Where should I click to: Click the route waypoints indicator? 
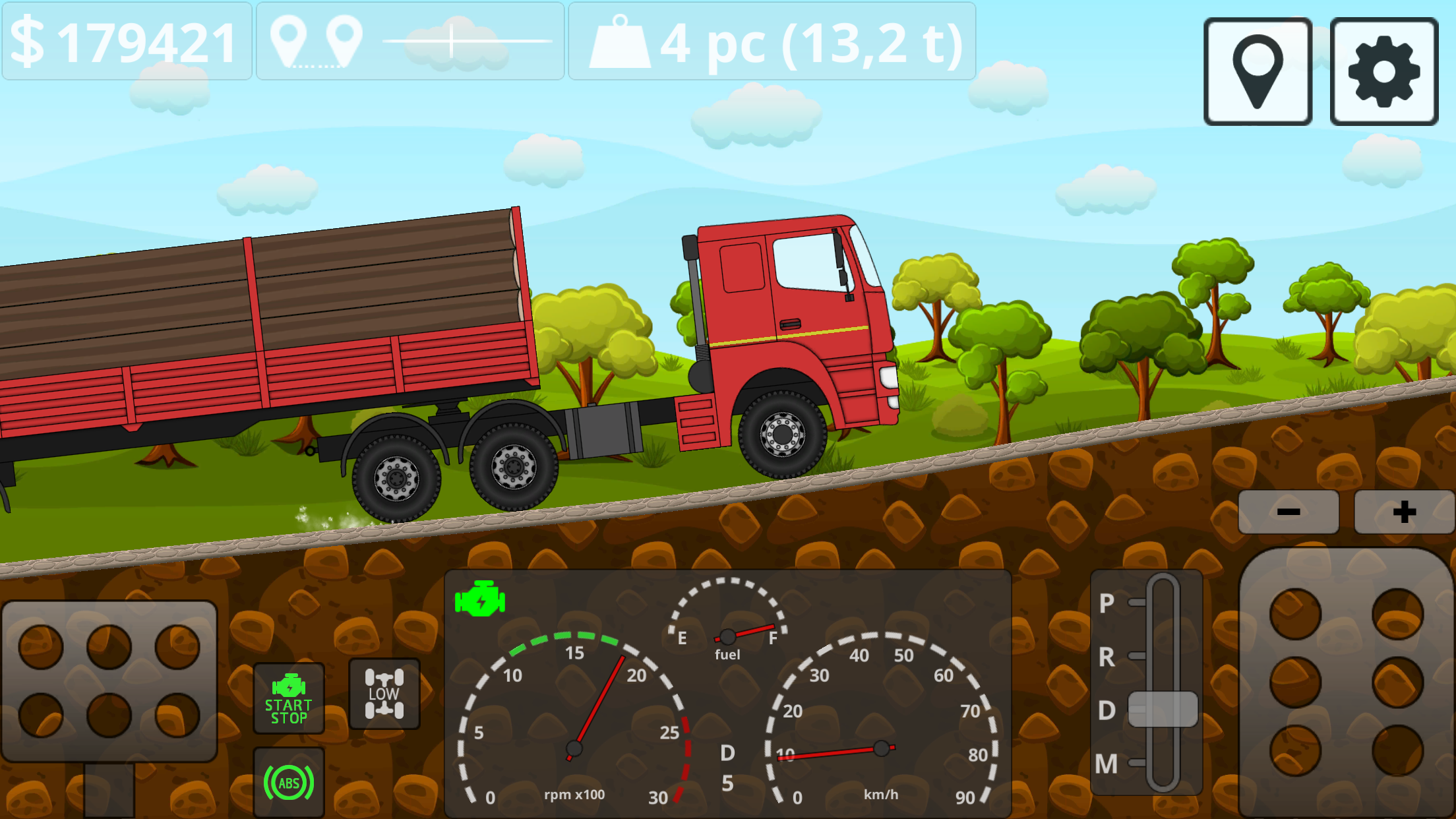409,43
